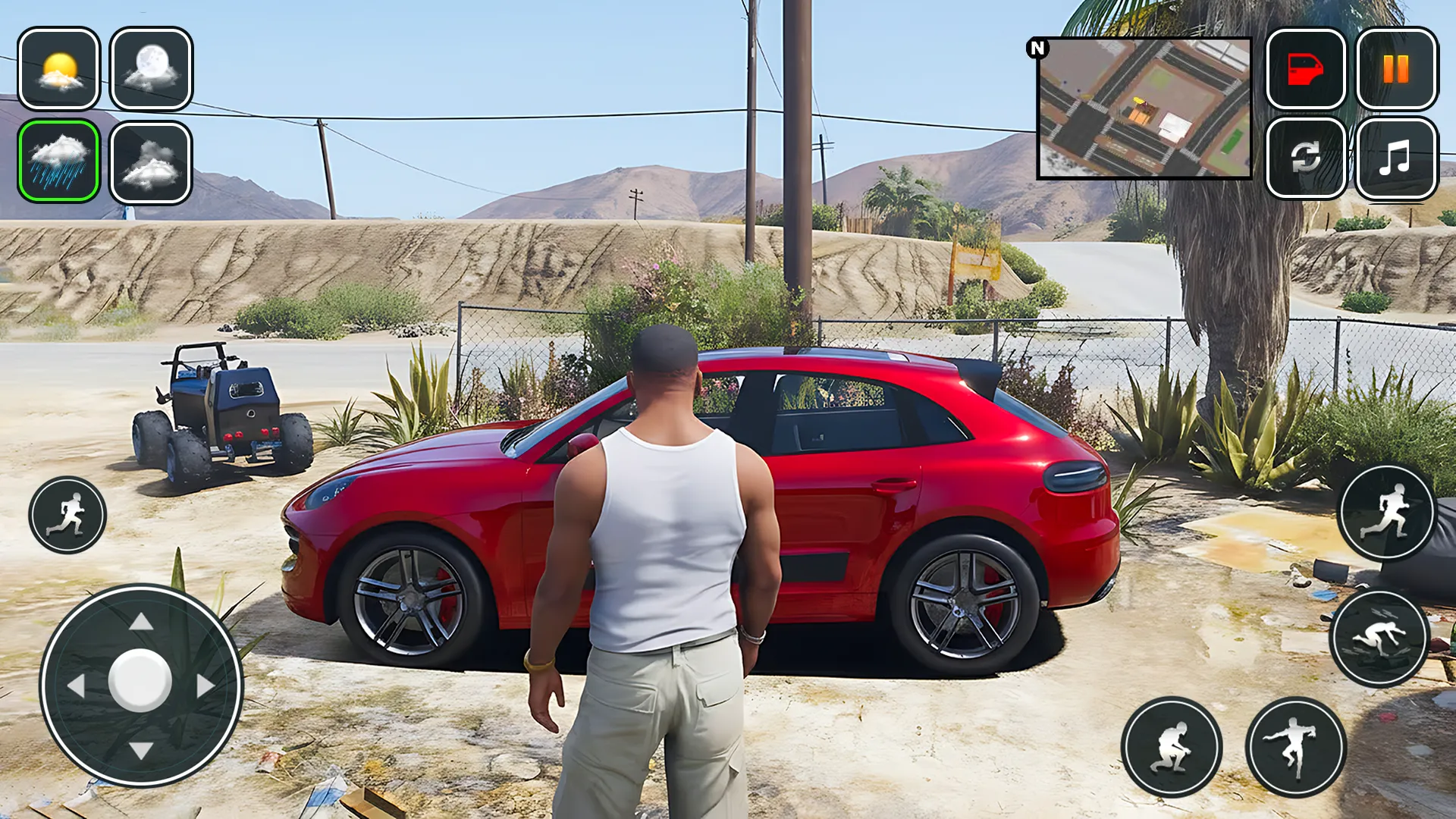Tap the joystick's right arrow
Viewport: 1456px width, 819px height.
[206, 686]
